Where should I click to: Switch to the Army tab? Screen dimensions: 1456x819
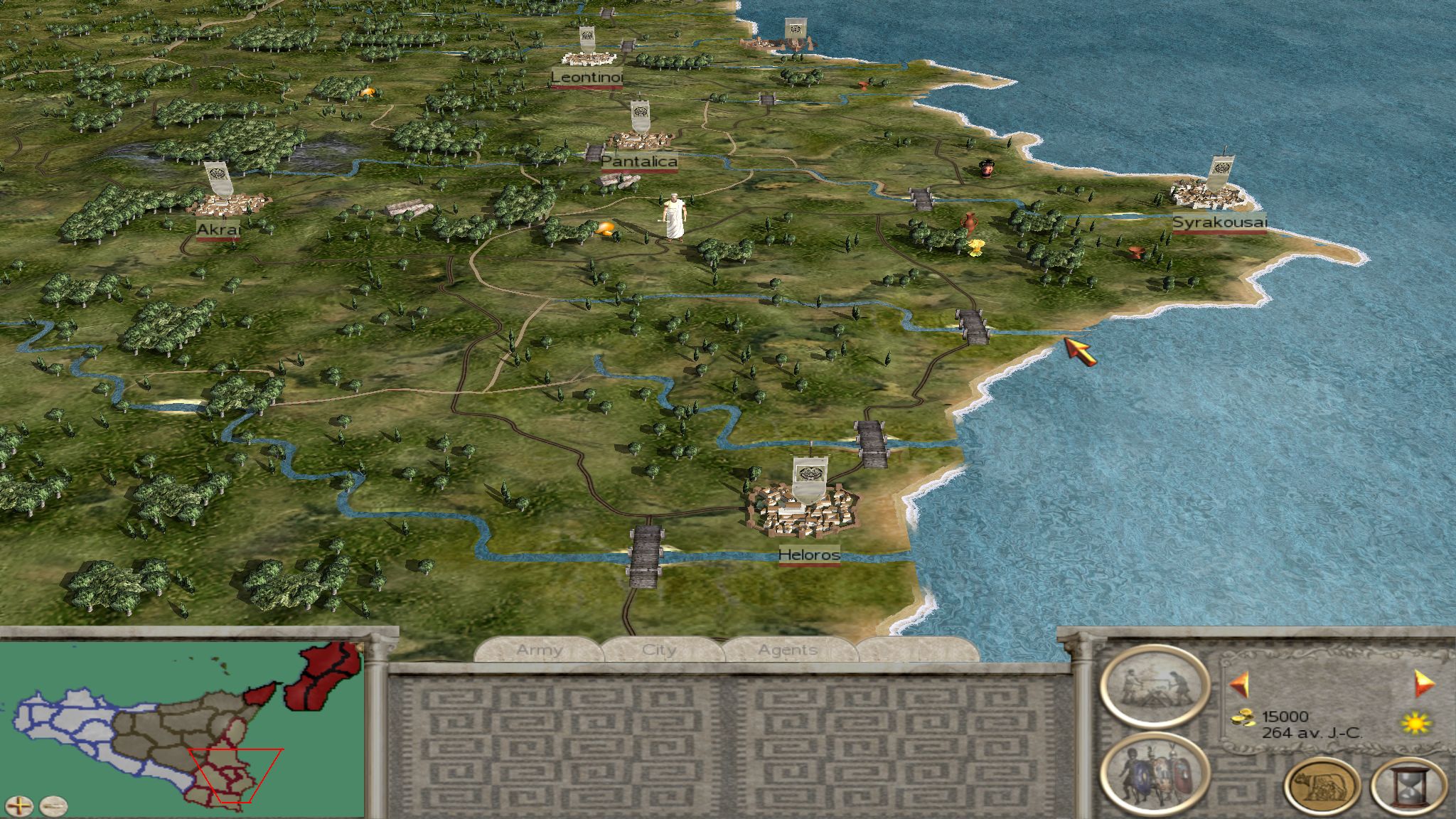[x=540, y=650]
